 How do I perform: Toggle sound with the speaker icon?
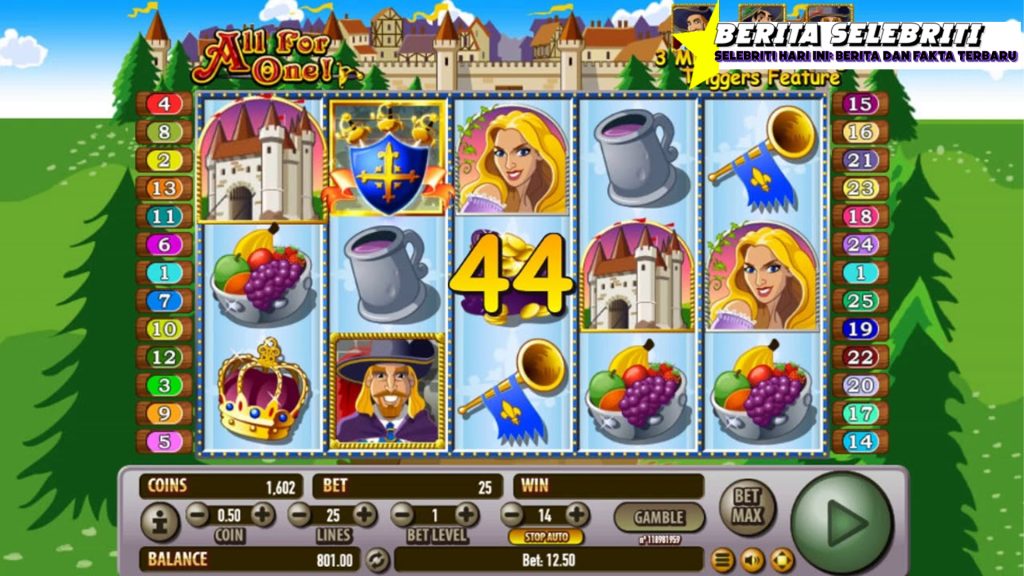point(752,559)
